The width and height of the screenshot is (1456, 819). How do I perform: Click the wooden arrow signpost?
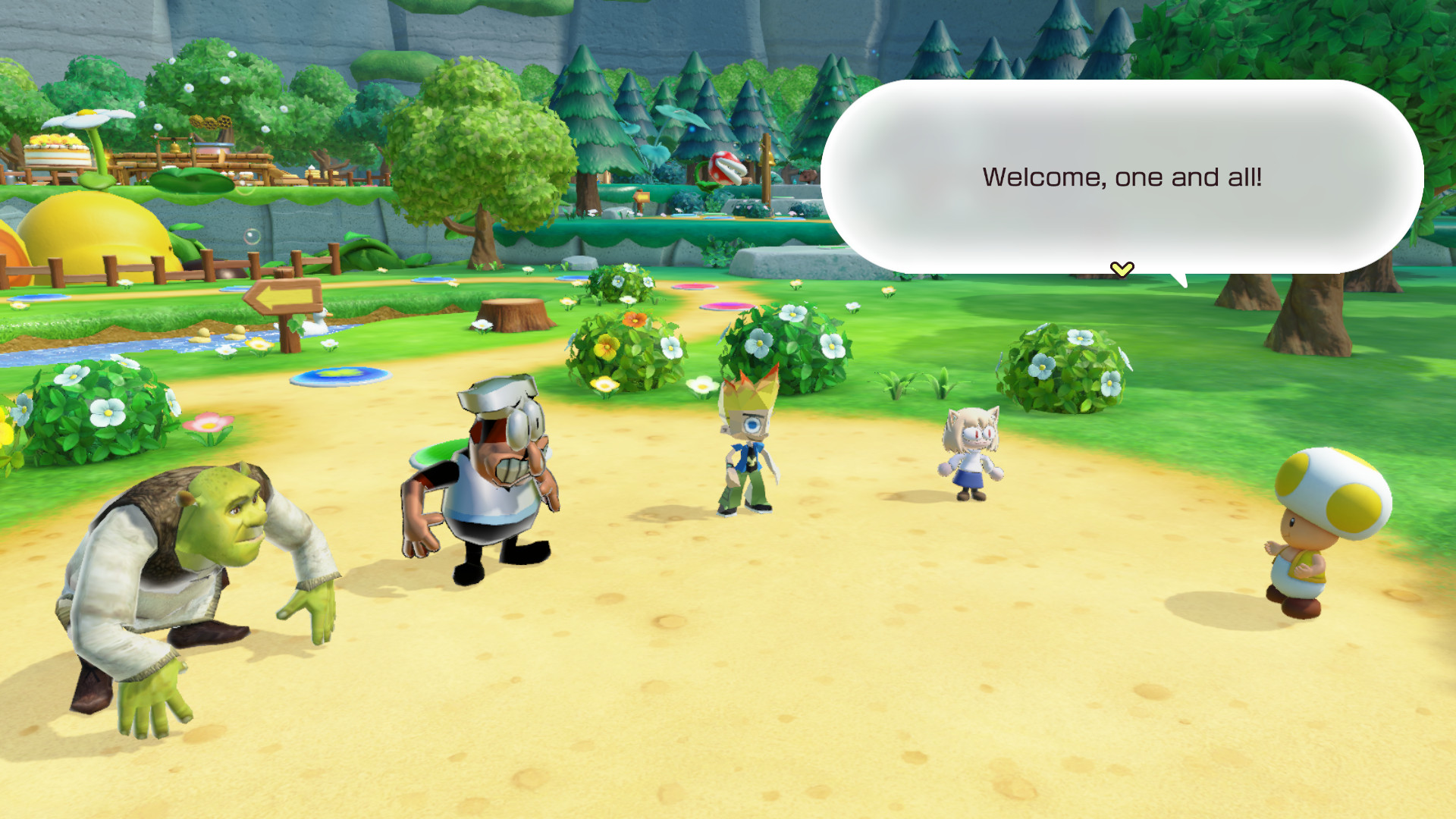coord(282,297)
